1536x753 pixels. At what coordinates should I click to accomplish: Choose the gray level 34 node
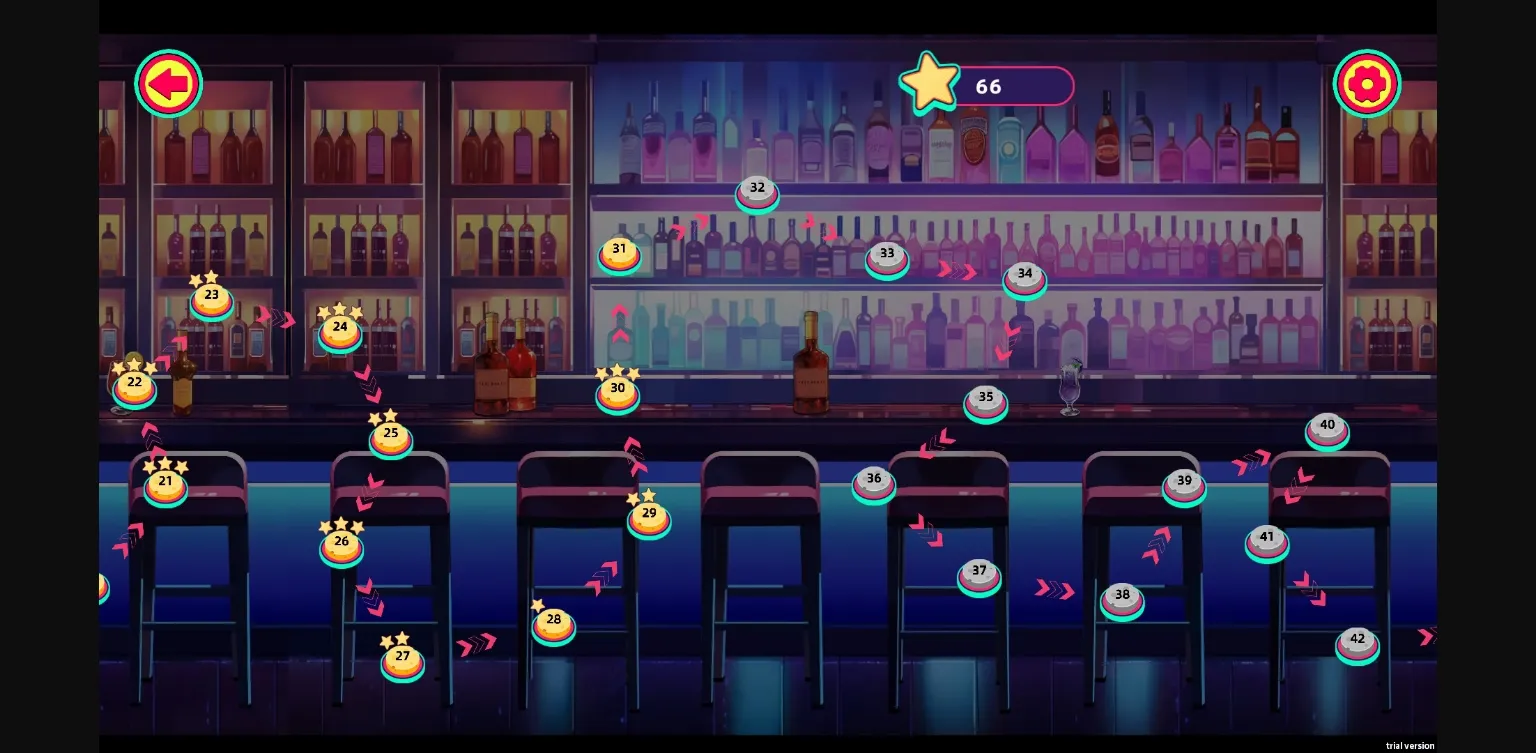(1025, 278)
